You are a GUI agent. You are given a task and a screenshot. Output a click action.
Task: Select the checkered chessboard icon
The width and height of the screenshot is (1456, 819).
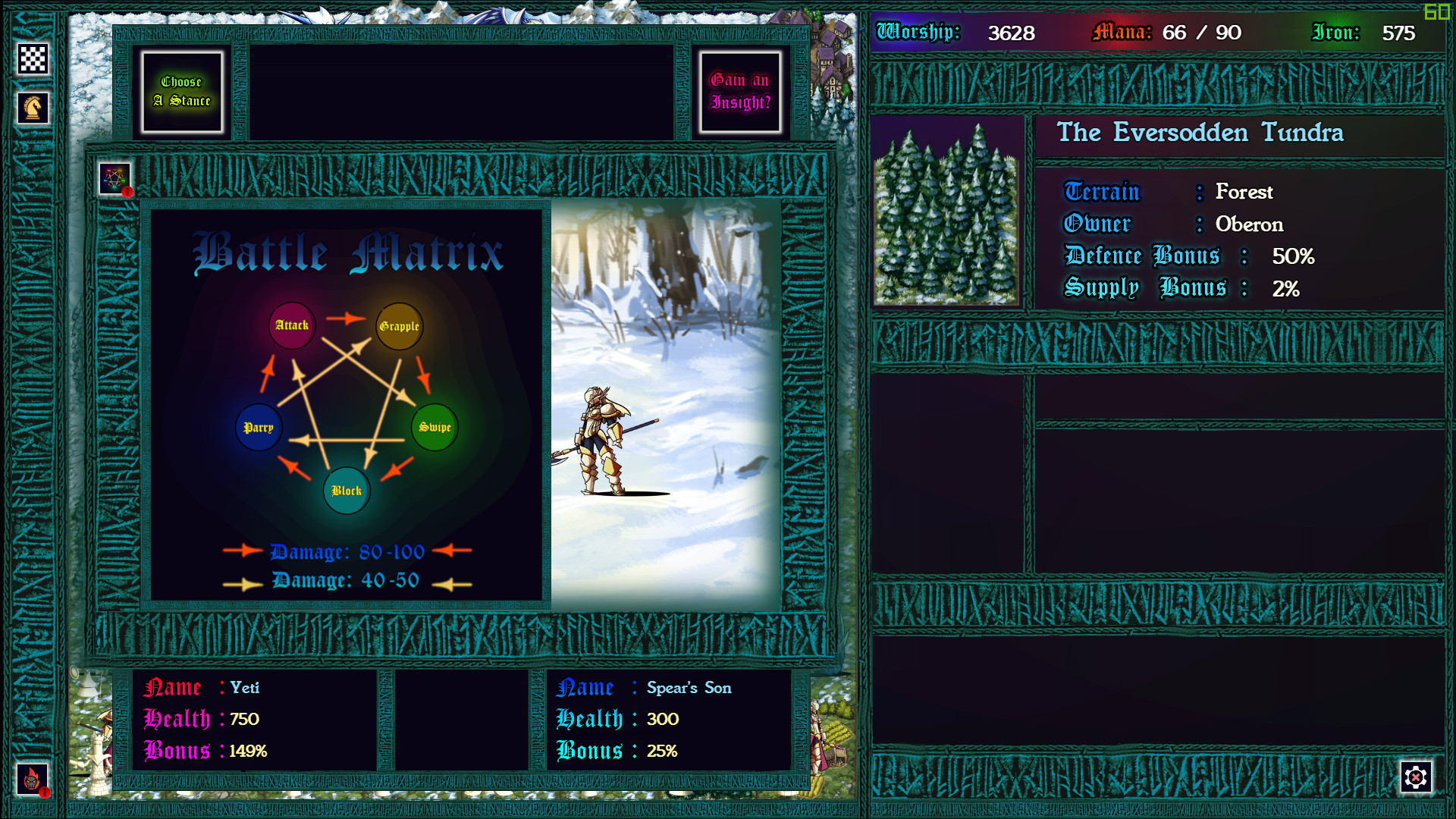pyautogui.click(x=32, y=58)
